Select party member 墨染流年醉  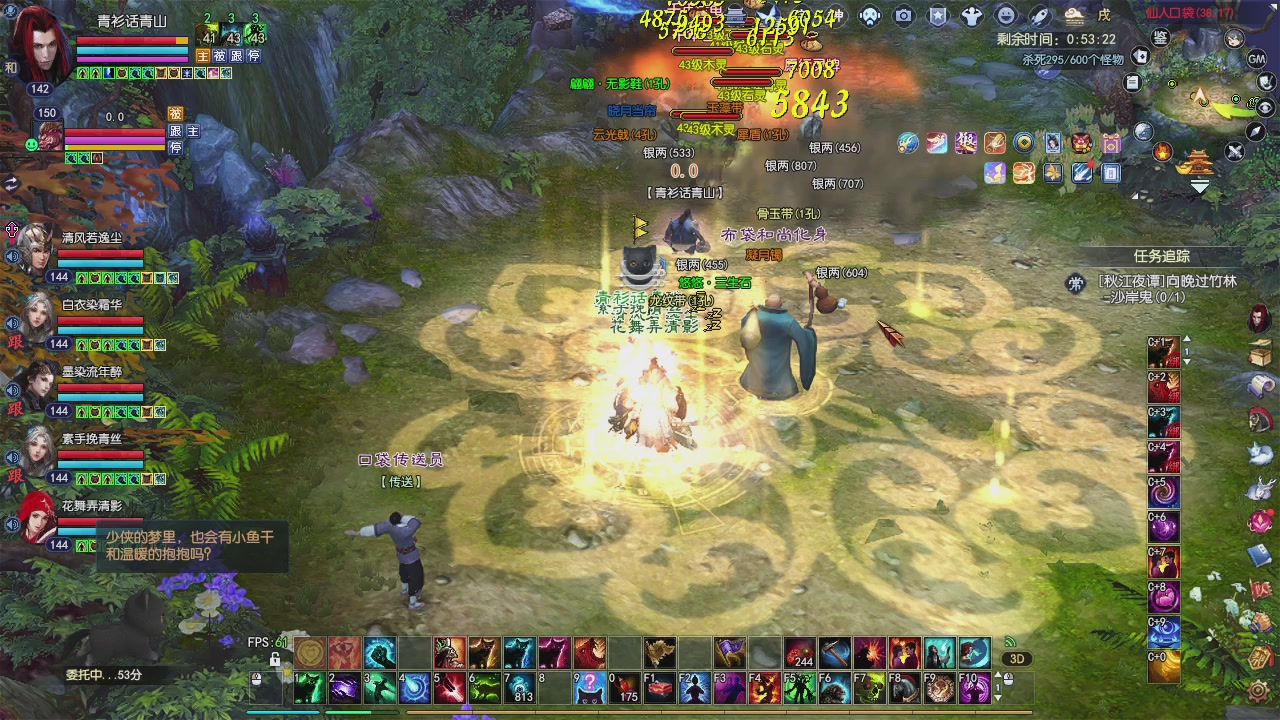pyautogui.click(x=38, y=384)
